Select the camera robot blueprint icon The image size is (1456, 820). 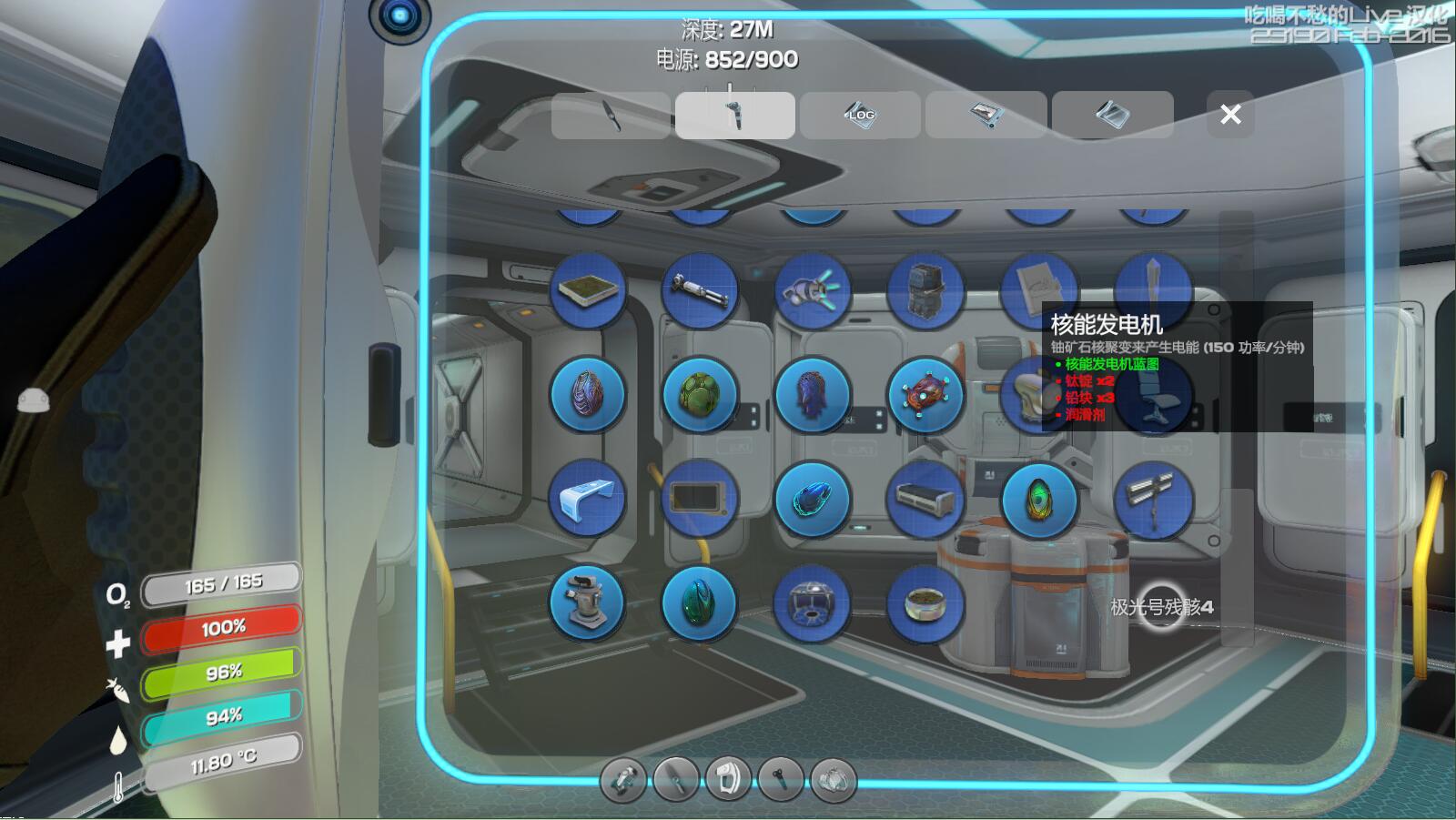pos(588,602)
